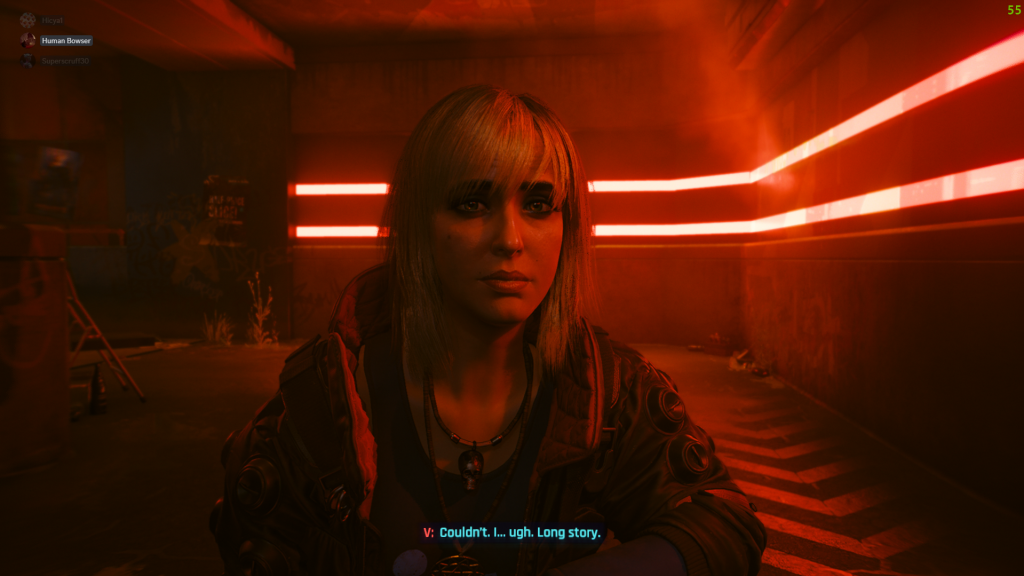Viewport: 1024px width, 576px height.
Task: Select Human Bowser in the voice overlay
Action: tap(65, 40)
